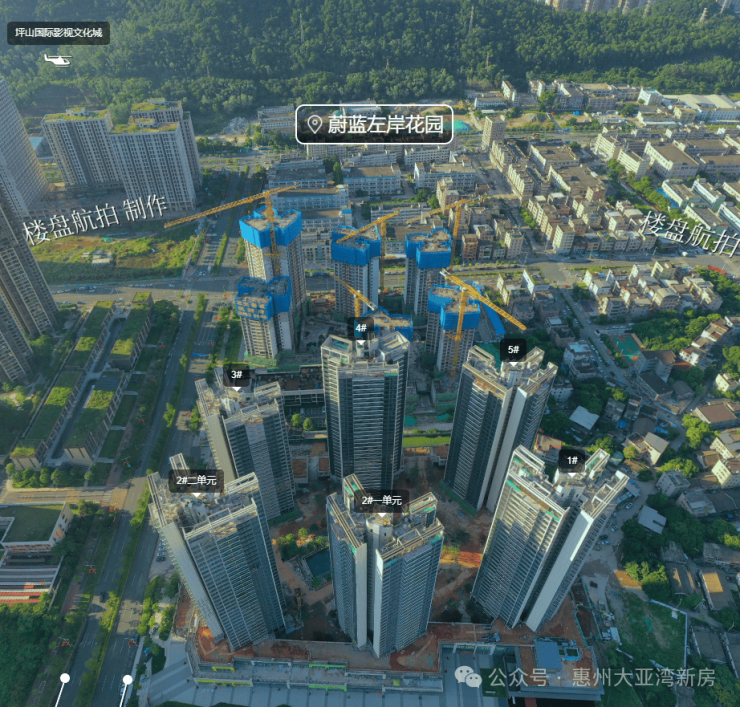Click the 1# building marker

coord(571,461)
